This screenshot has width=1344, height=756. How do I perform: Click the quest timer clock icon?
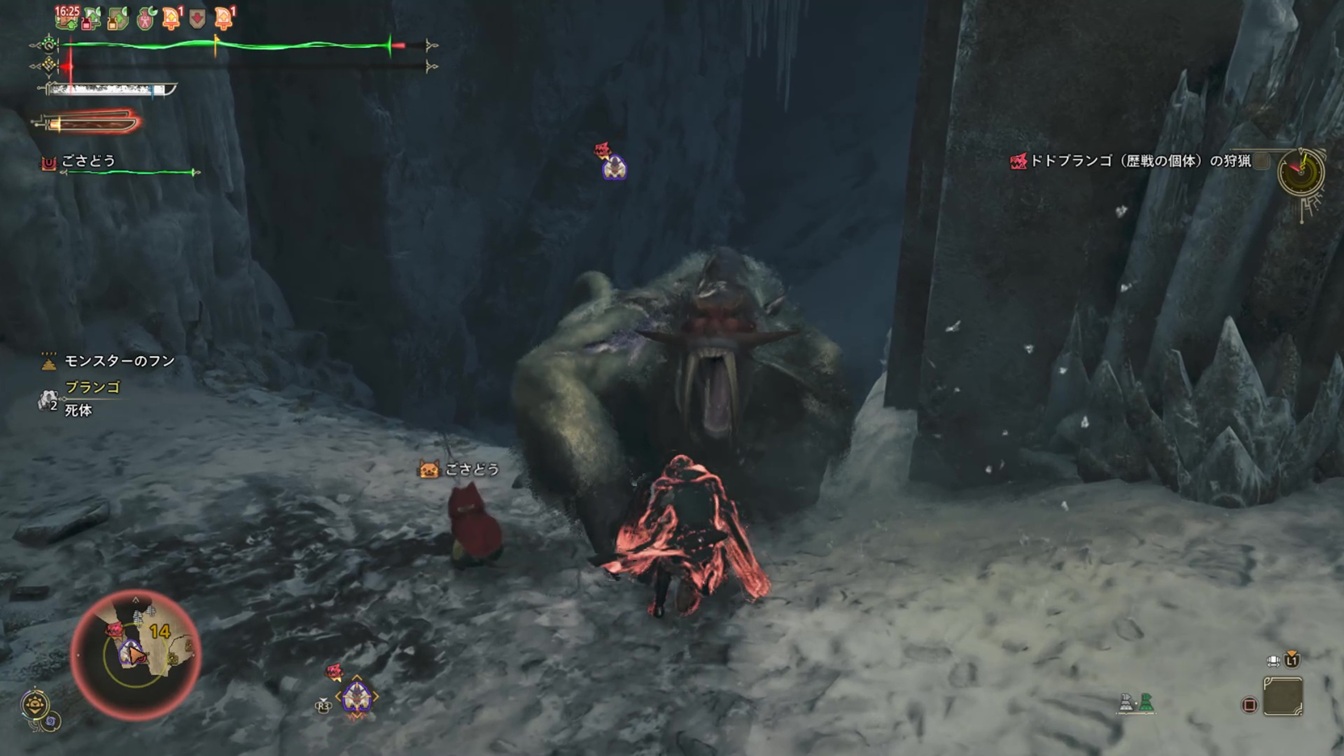[x=1302, y=171]
